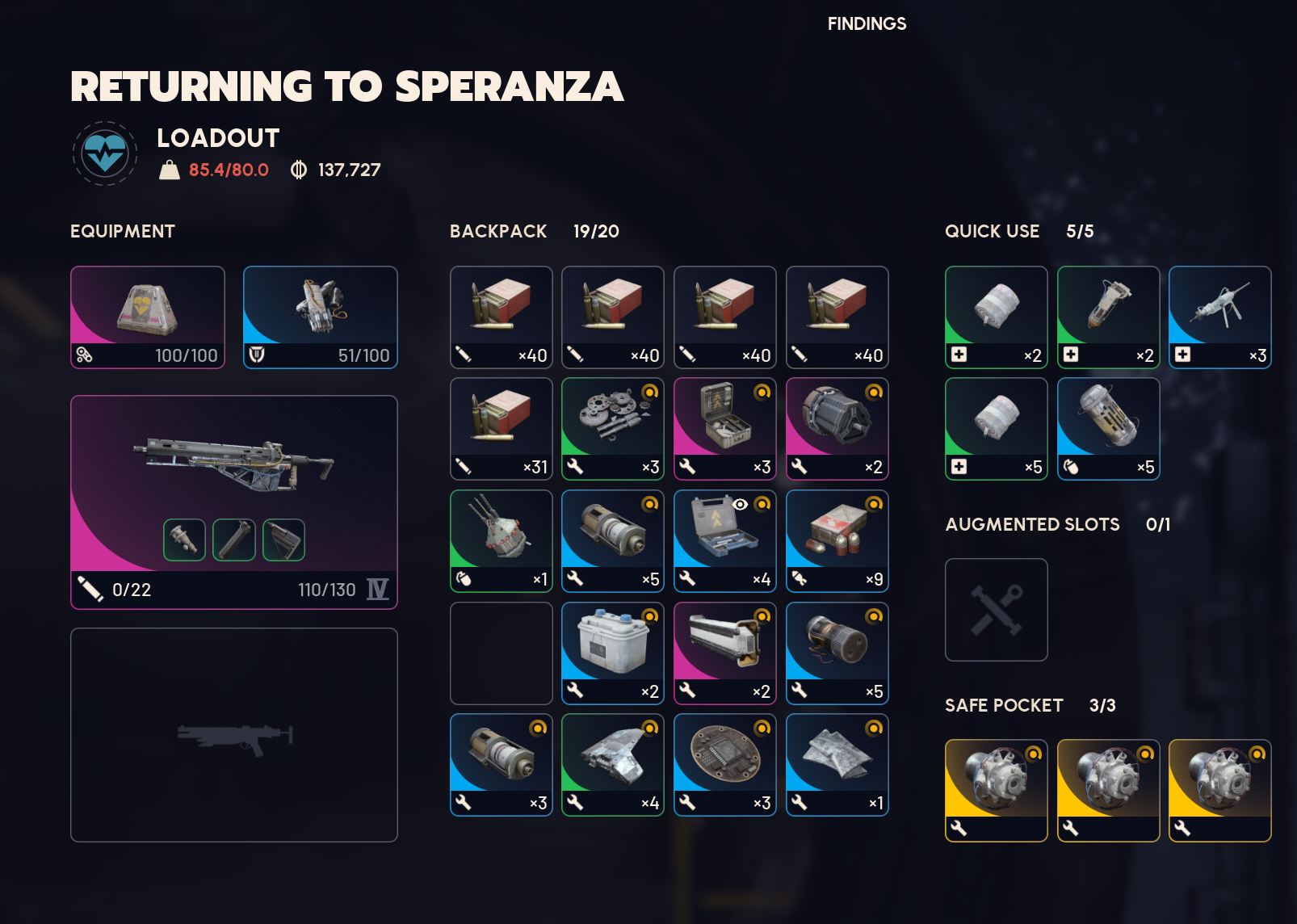Screen dimensions: 1297x924
Task: Select the quick use bandage stack x5
Action: click(x=997, y=429)
